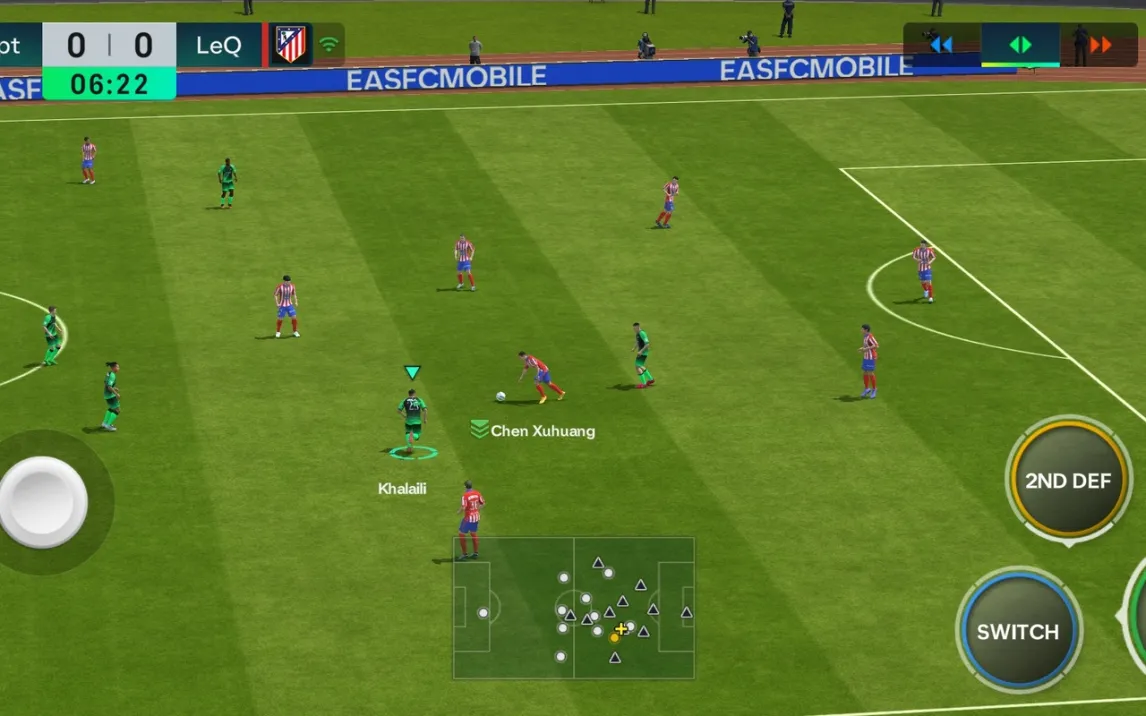Choose the green balanced tactic arrows

pos(1020,45)
